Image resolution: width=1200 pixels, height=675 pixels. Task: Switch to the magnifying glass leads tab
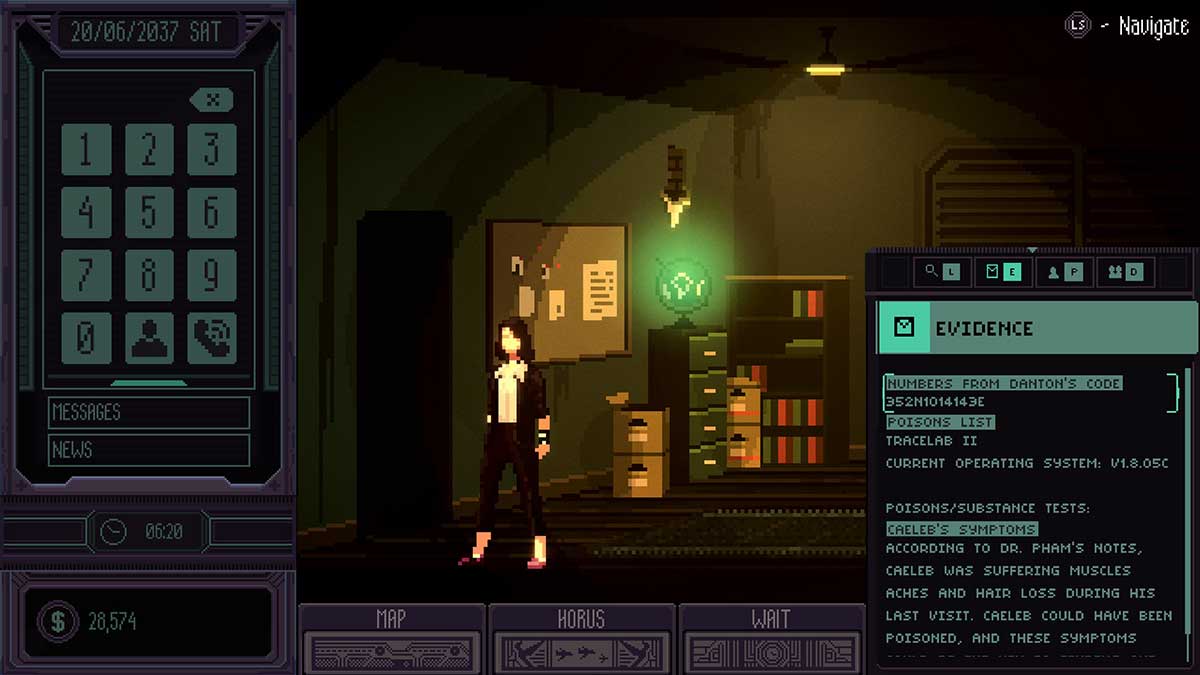(941, 271)
